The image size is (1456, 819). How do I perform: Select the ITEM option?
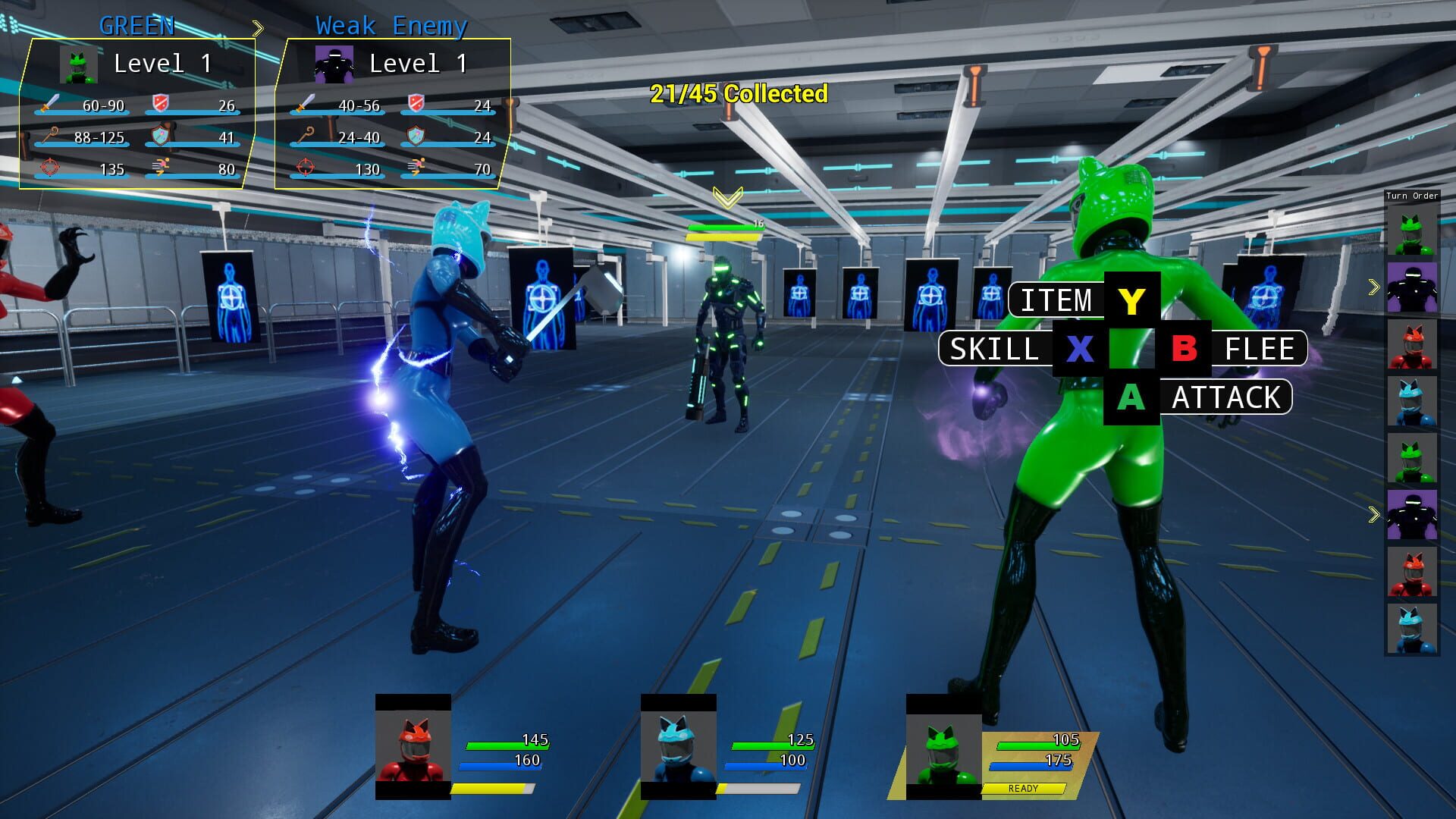(x=1056, y=300)
